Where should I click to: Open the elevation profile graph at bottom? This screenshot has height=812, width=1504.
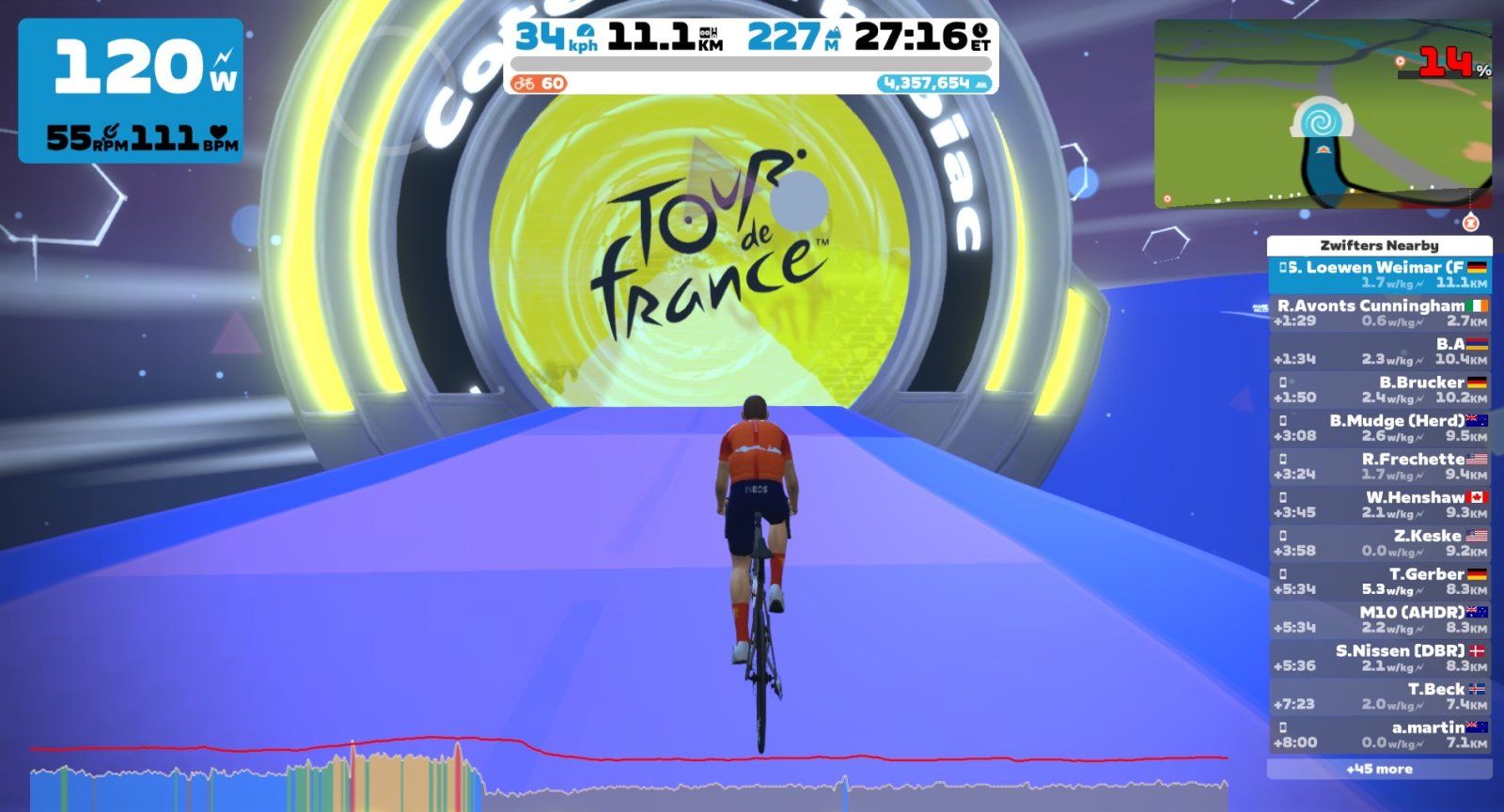coord(628,776)
